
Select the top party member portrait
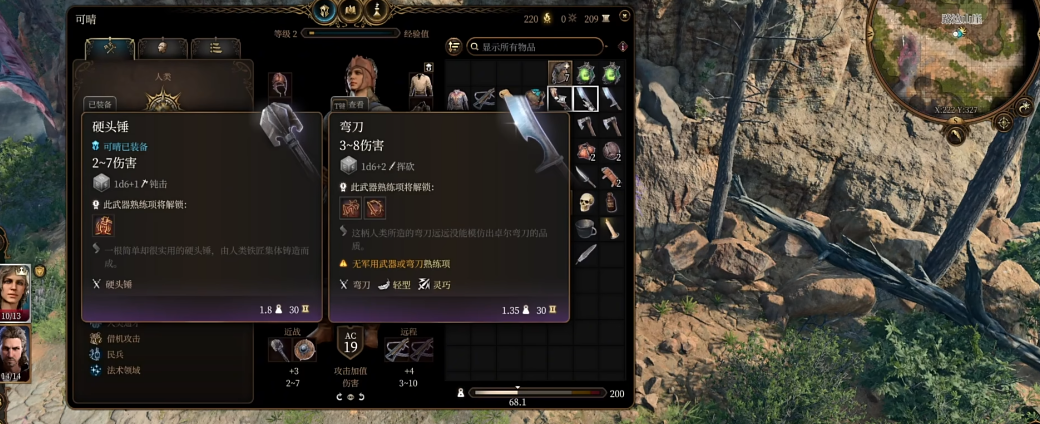[15, 292]
